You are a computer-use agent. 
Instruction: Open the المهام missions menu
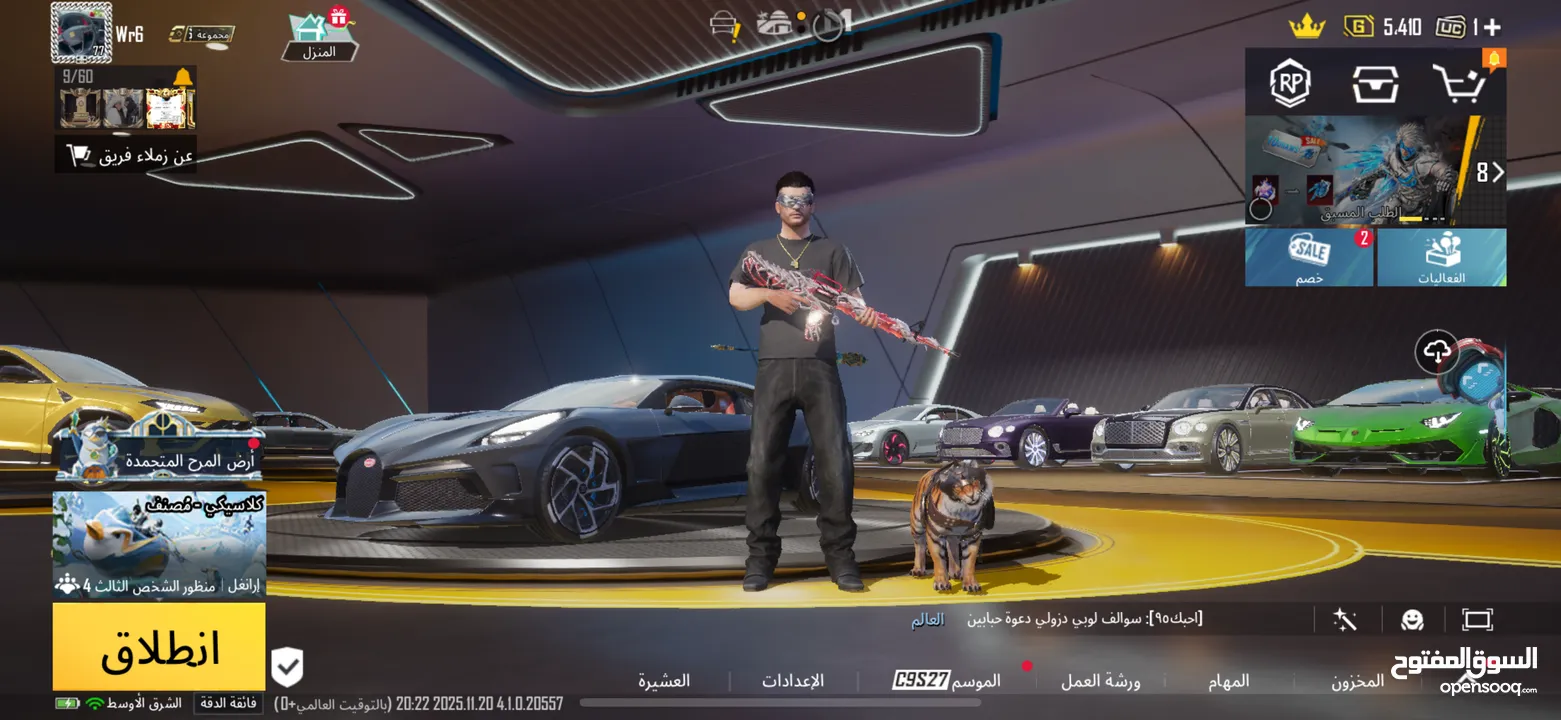point(1228,681)
